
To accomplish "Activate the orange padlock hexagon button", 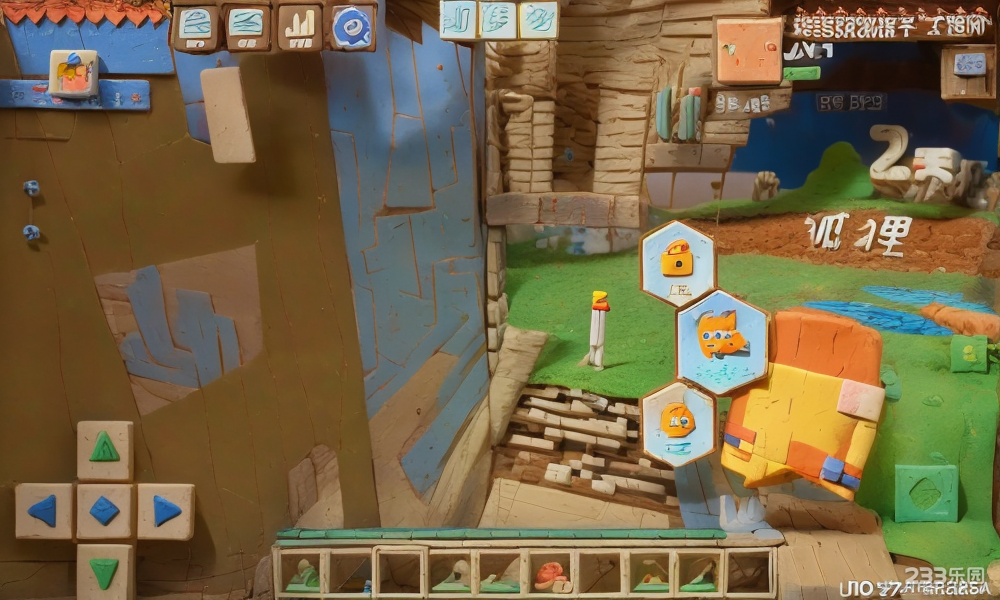I will [x=678, y=262].
